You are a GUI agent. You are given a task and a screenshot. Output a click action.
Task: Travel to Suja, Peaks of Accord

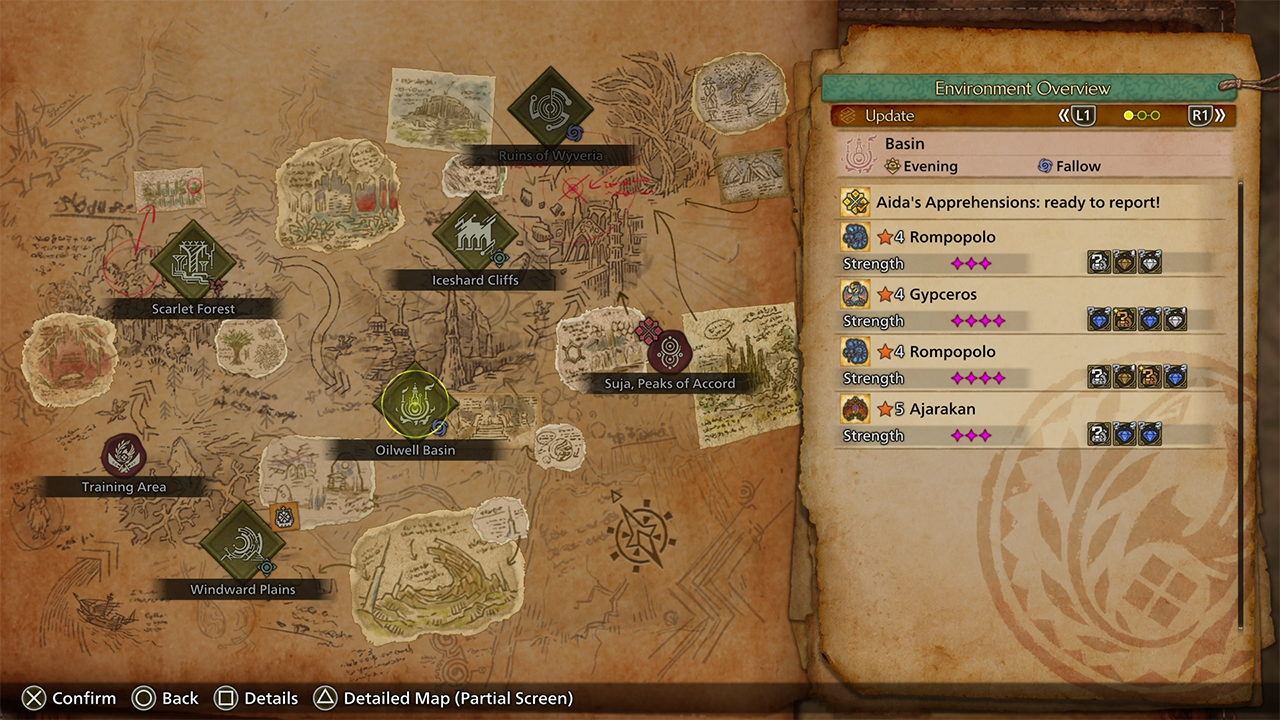669,351
